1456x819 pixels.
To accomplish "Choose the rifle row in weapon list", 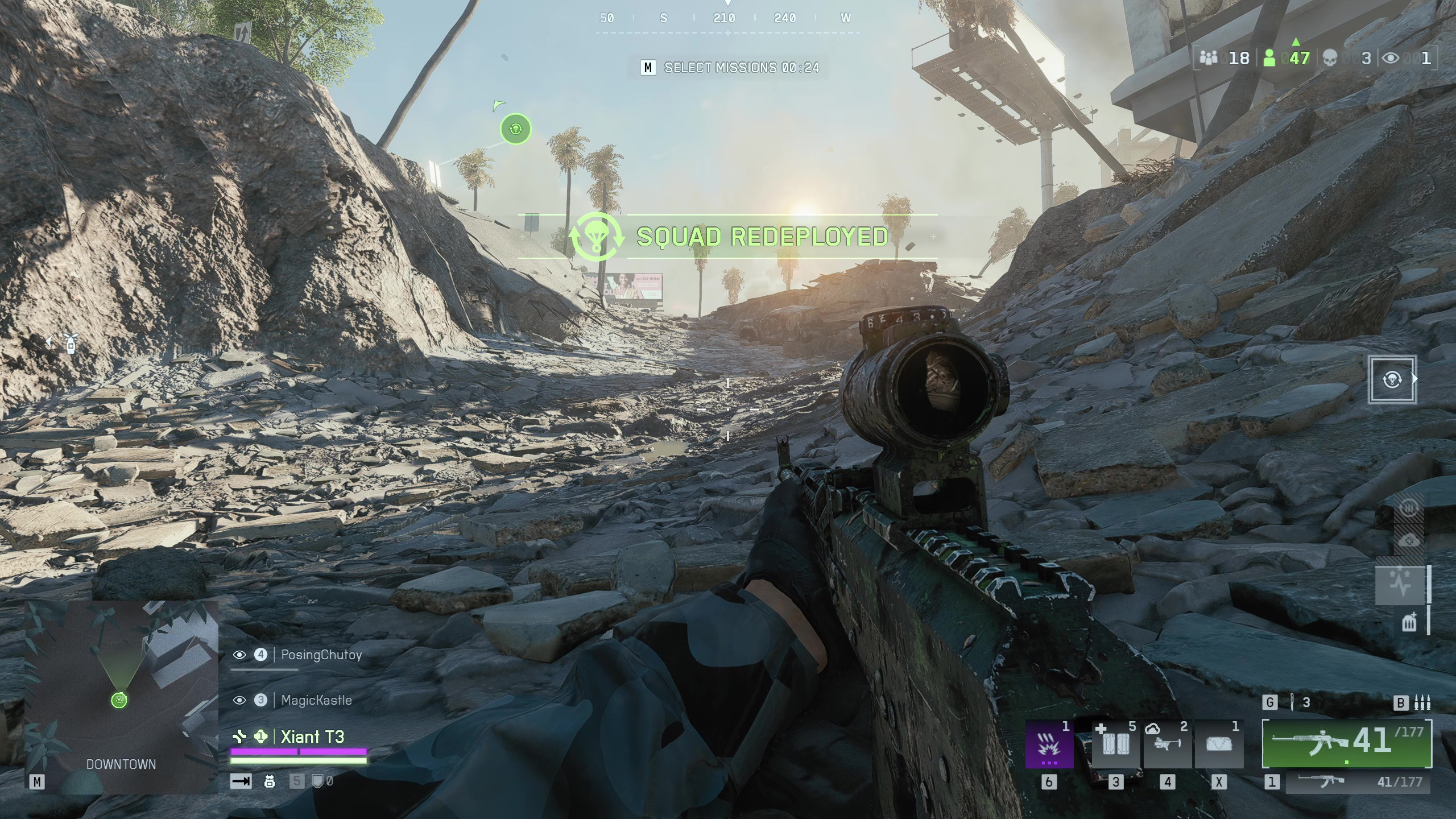I will click(x=1358, y=782).
